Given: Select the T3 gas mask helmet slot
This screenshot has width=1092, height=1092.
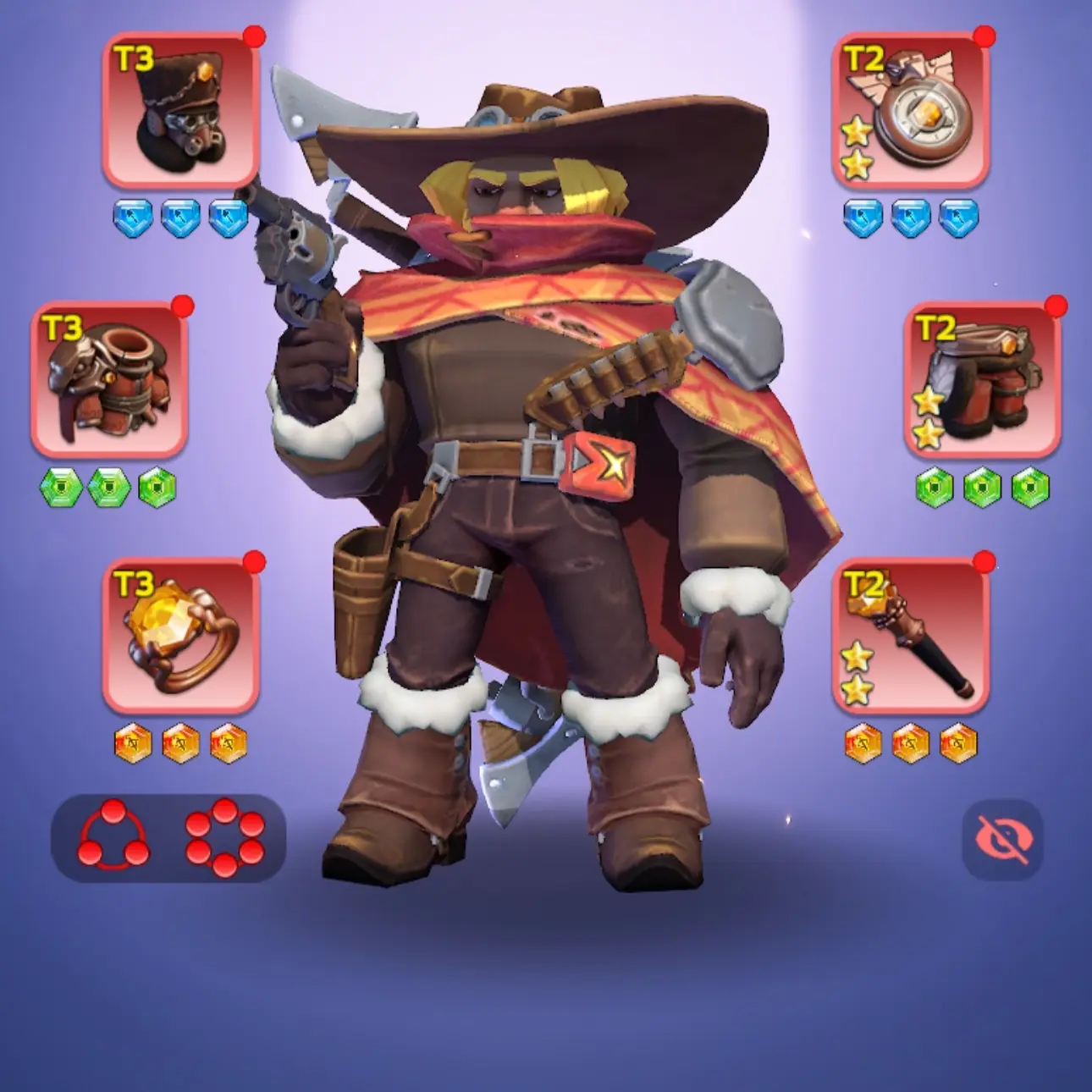Looking at the screenshot, I should tap(178, 110).
